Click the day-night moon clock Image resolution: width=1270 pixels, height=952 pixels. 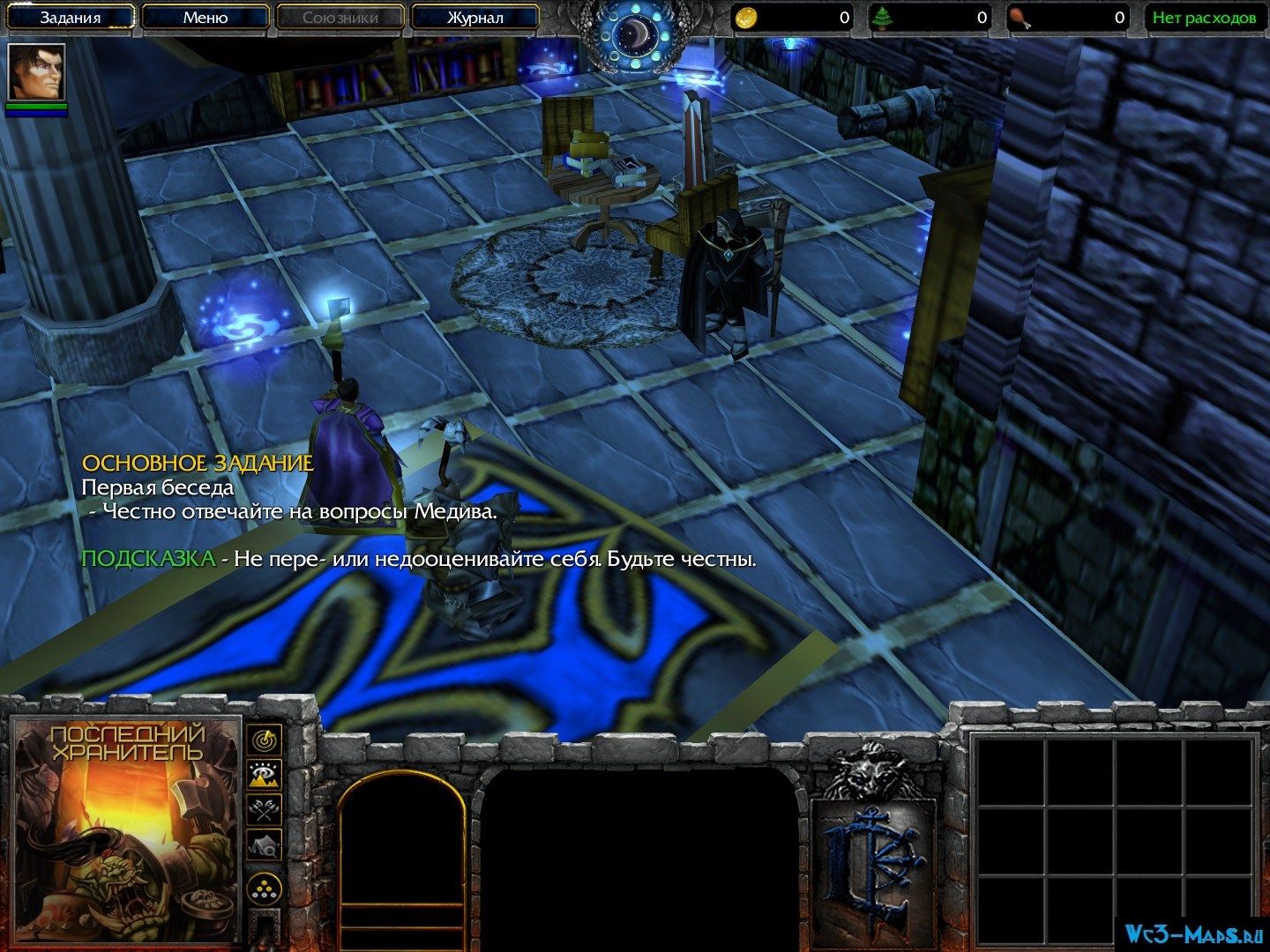click(635, 31)
